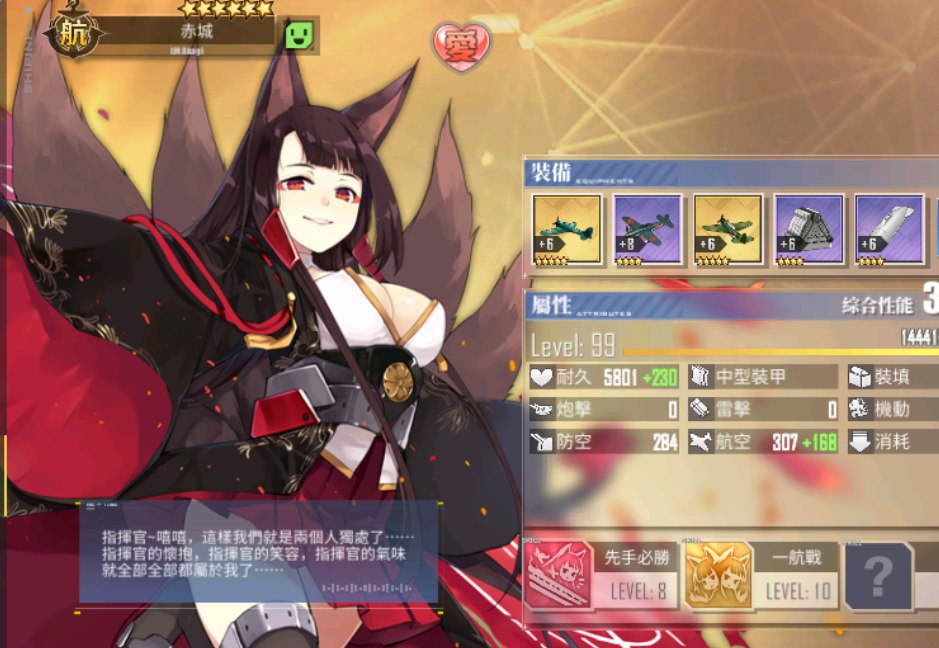Open the gray catapult equipment slot

point(808,230)
